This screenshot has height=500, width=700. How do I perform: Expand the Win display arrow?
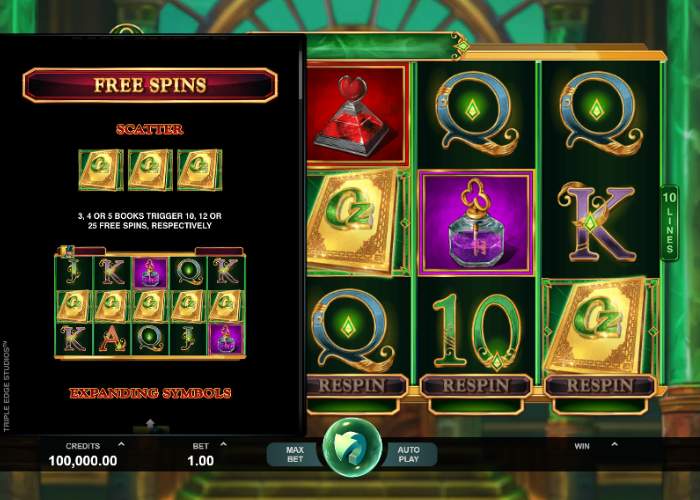tap(605, 443)
